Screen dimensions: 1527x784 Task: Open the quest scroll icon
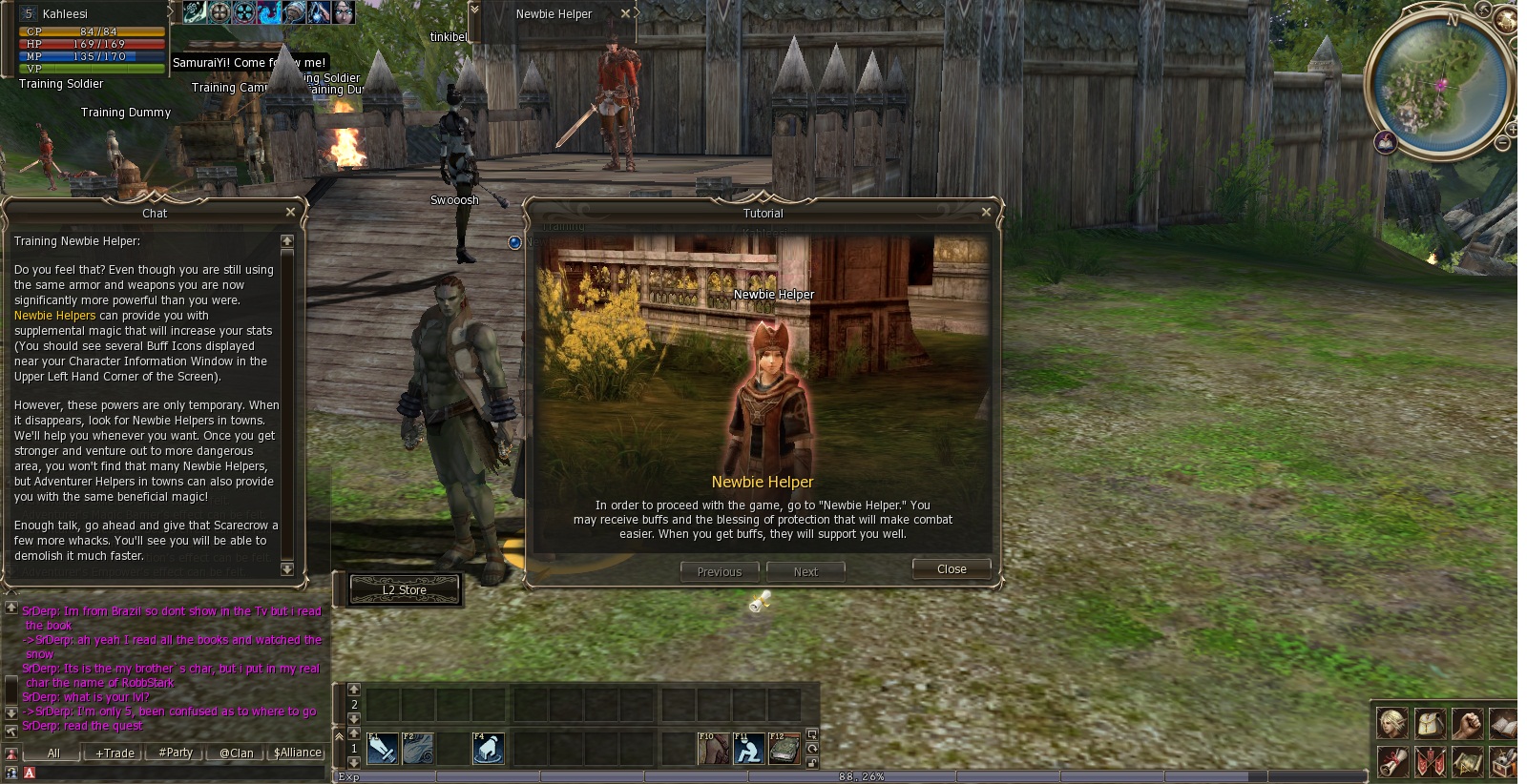coord(1392,762)
